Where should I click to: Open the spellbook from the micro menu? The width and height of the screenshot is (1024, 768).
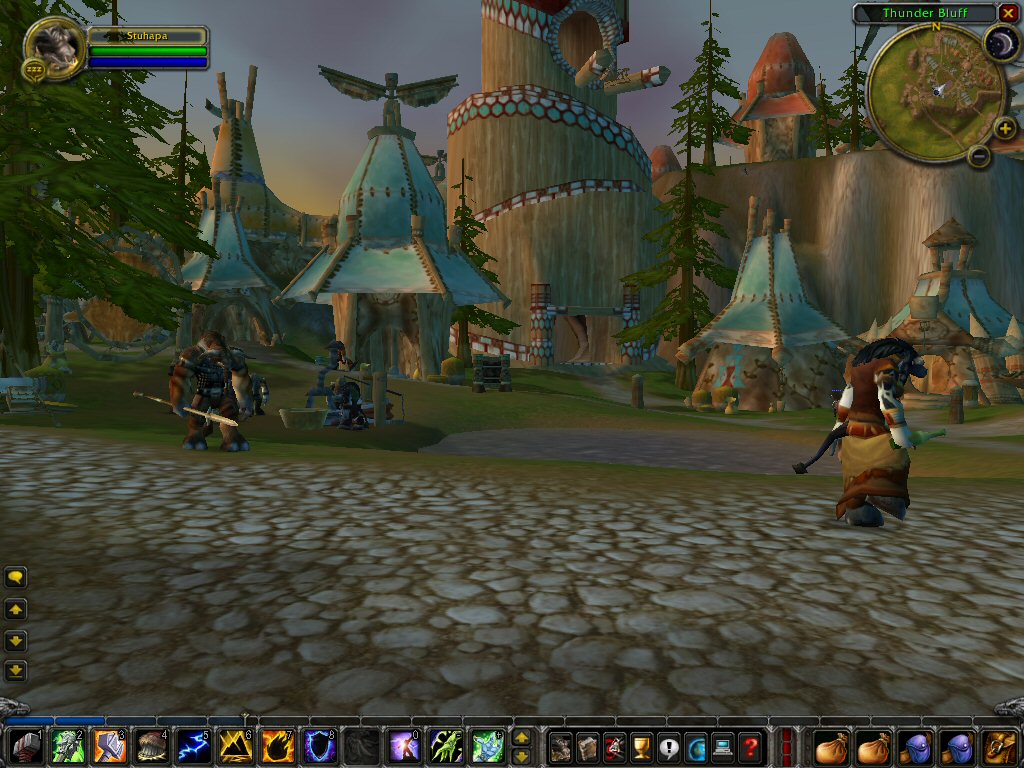tap(589, 747)
